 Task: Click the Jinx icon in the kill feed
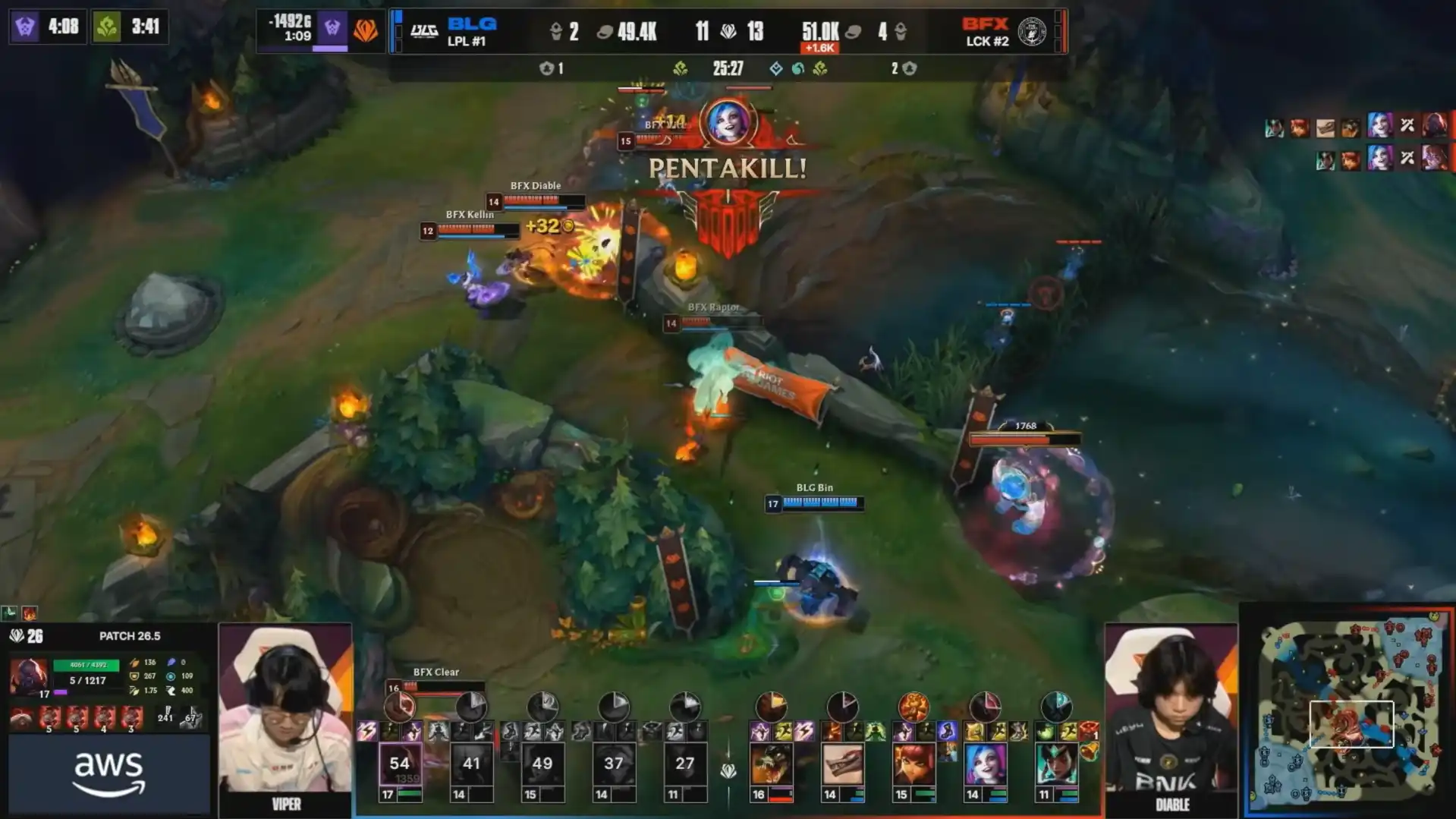coord(1379,125)
